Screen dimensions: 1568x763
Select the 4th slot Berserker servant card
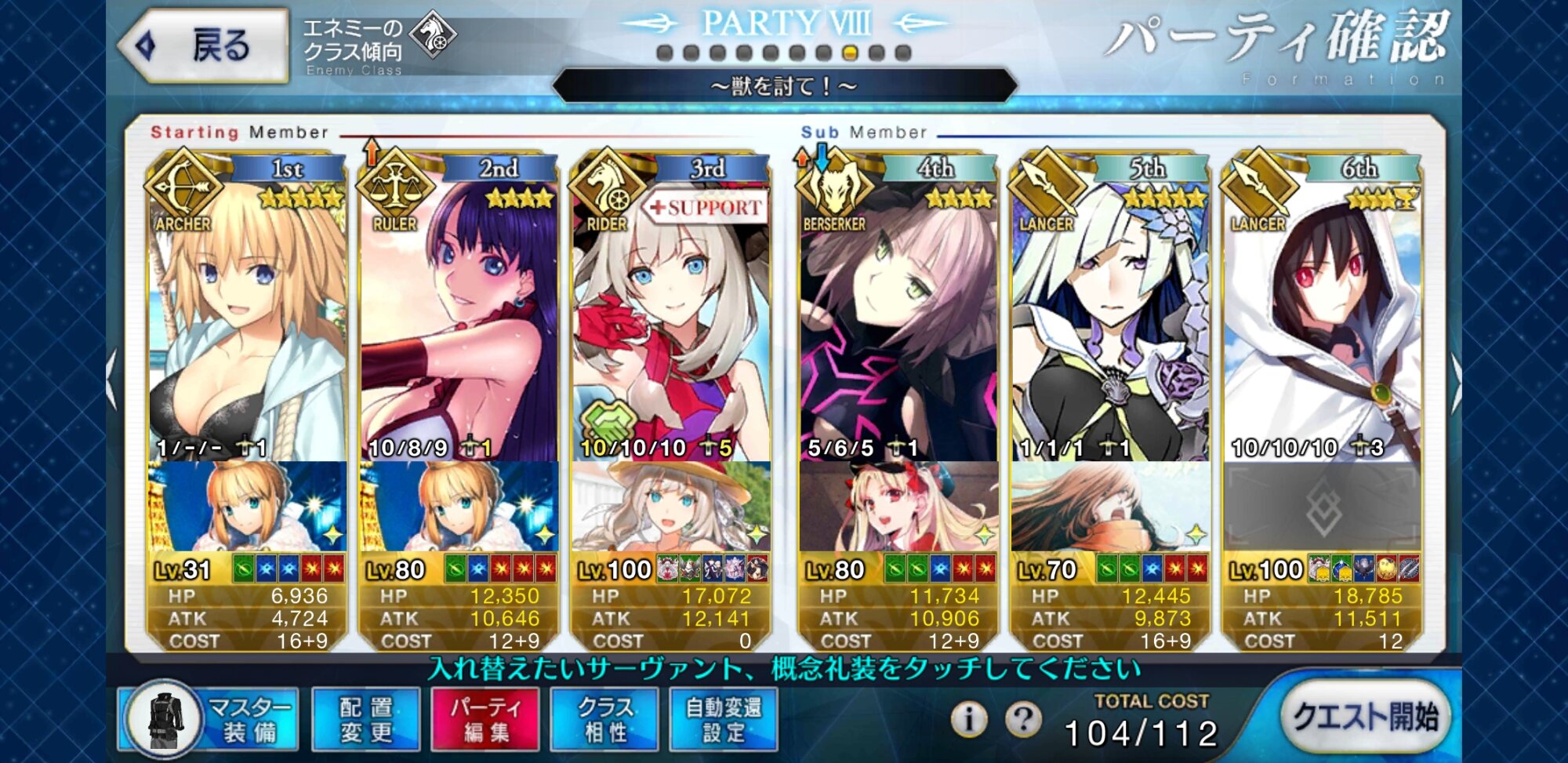point(898,314)
